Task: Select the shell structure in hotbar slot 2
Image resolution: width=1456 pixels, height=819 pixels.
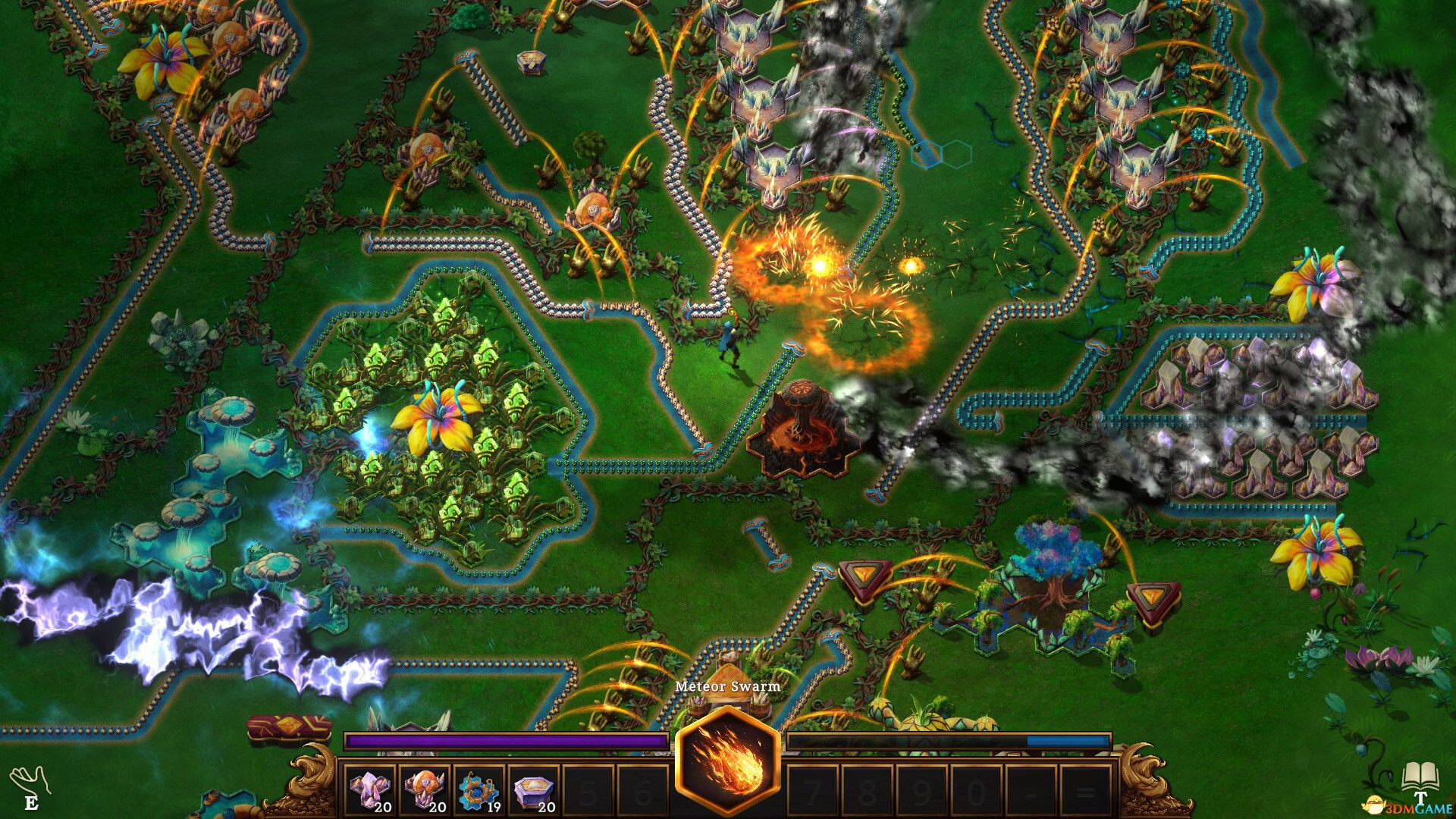Action: pyautogui.click(x=425, y=789)
